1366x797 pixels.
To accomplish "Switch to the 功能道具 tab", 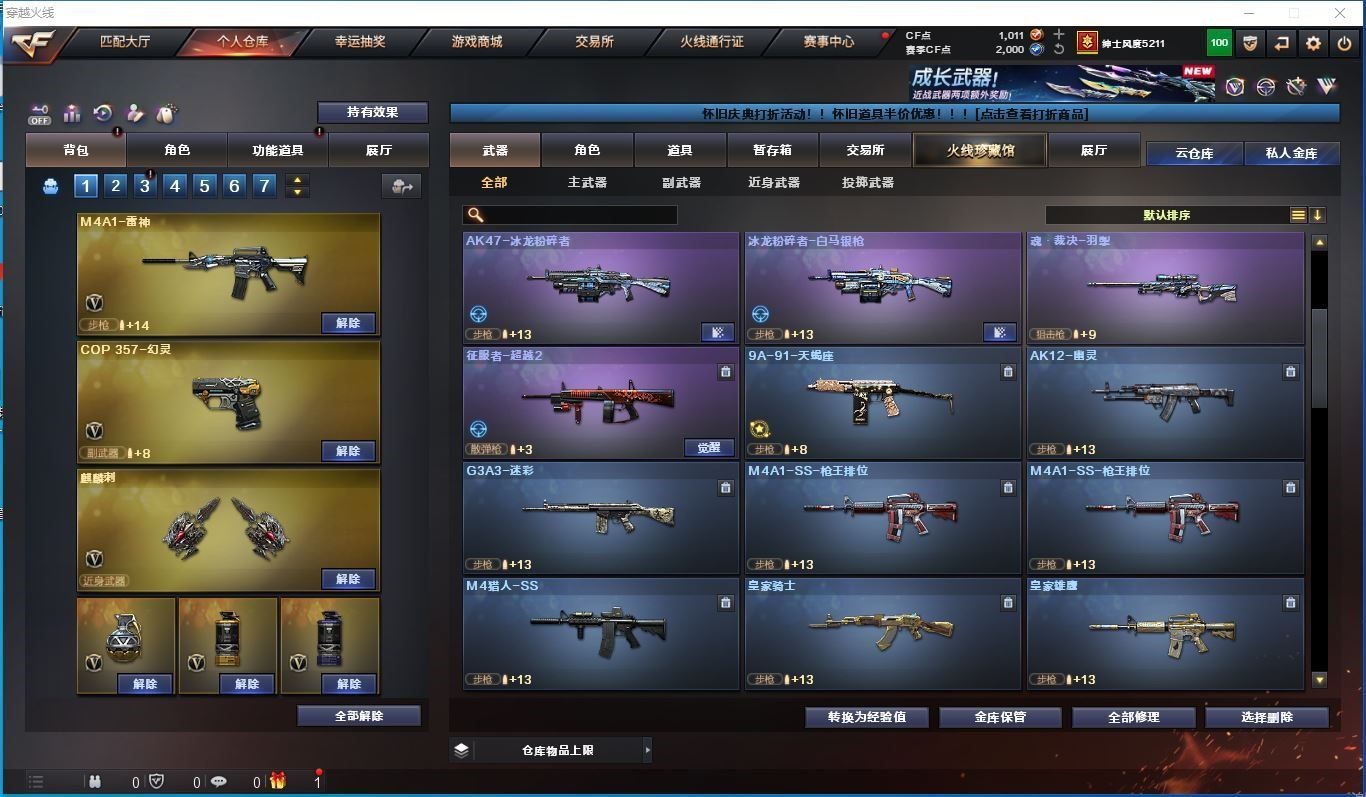I will click(277, 150).
